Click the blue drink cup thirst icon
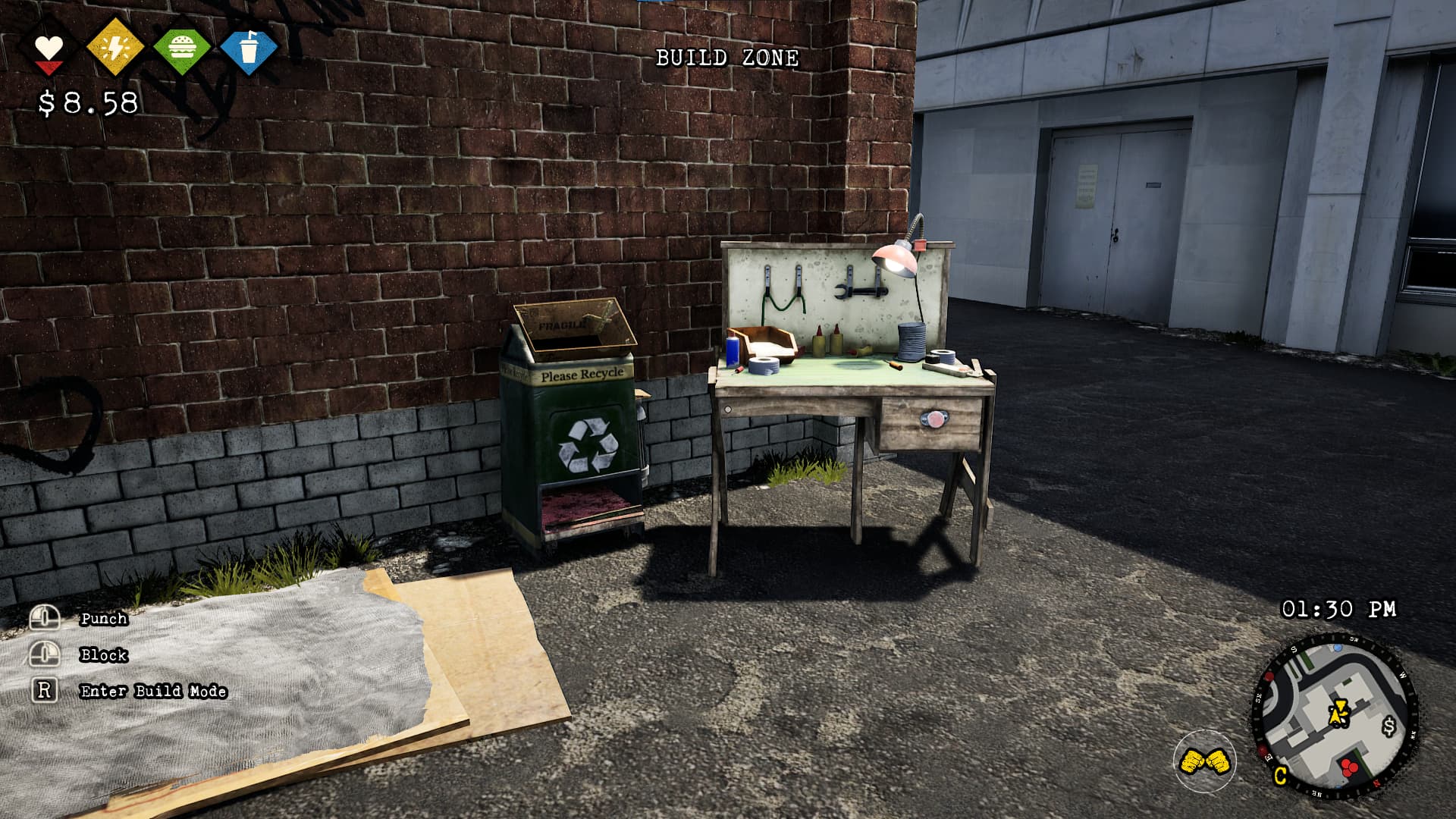 tap(248, 49)
